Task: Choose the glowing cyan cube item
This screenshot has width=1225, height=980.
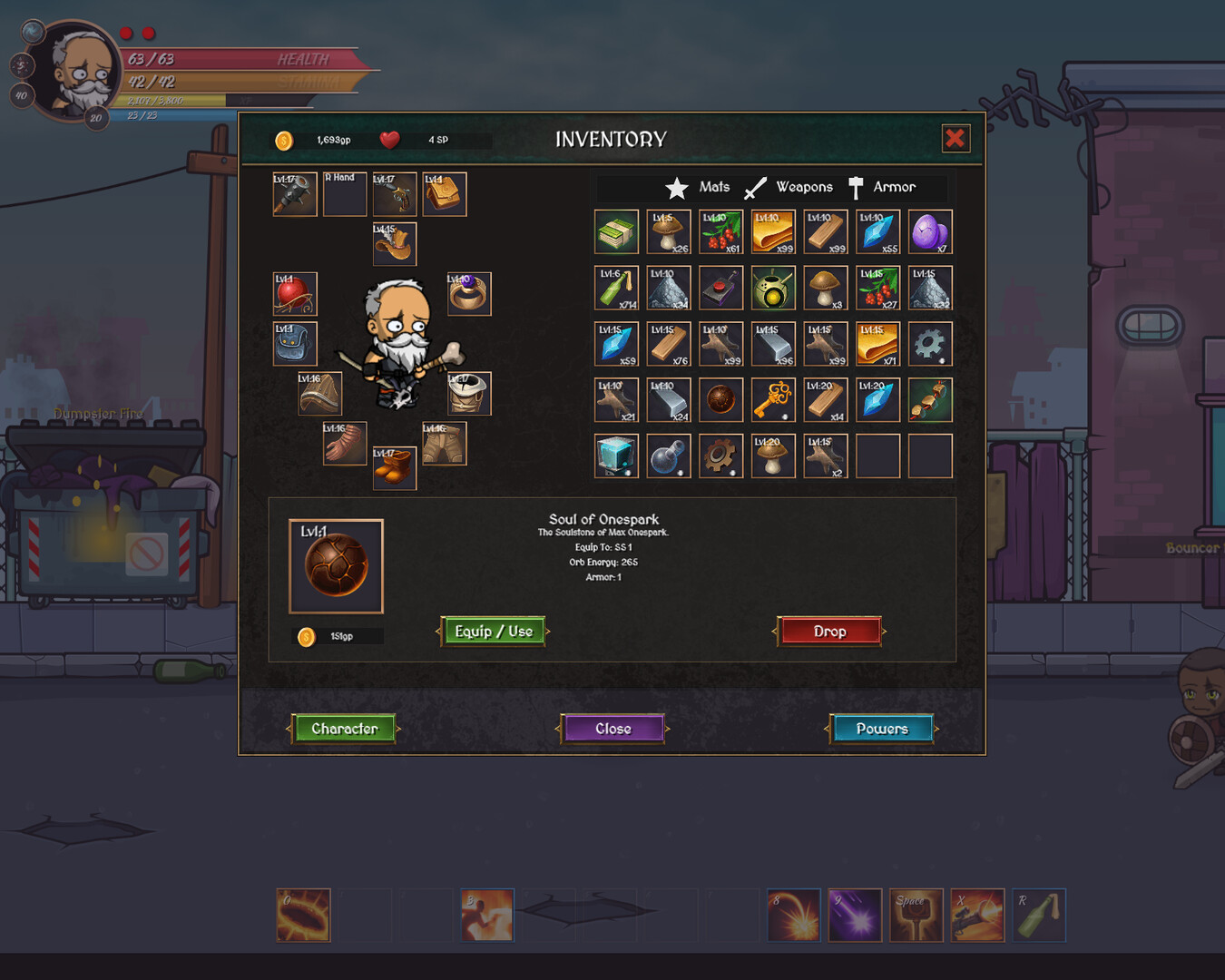Action: pos(616,456)
